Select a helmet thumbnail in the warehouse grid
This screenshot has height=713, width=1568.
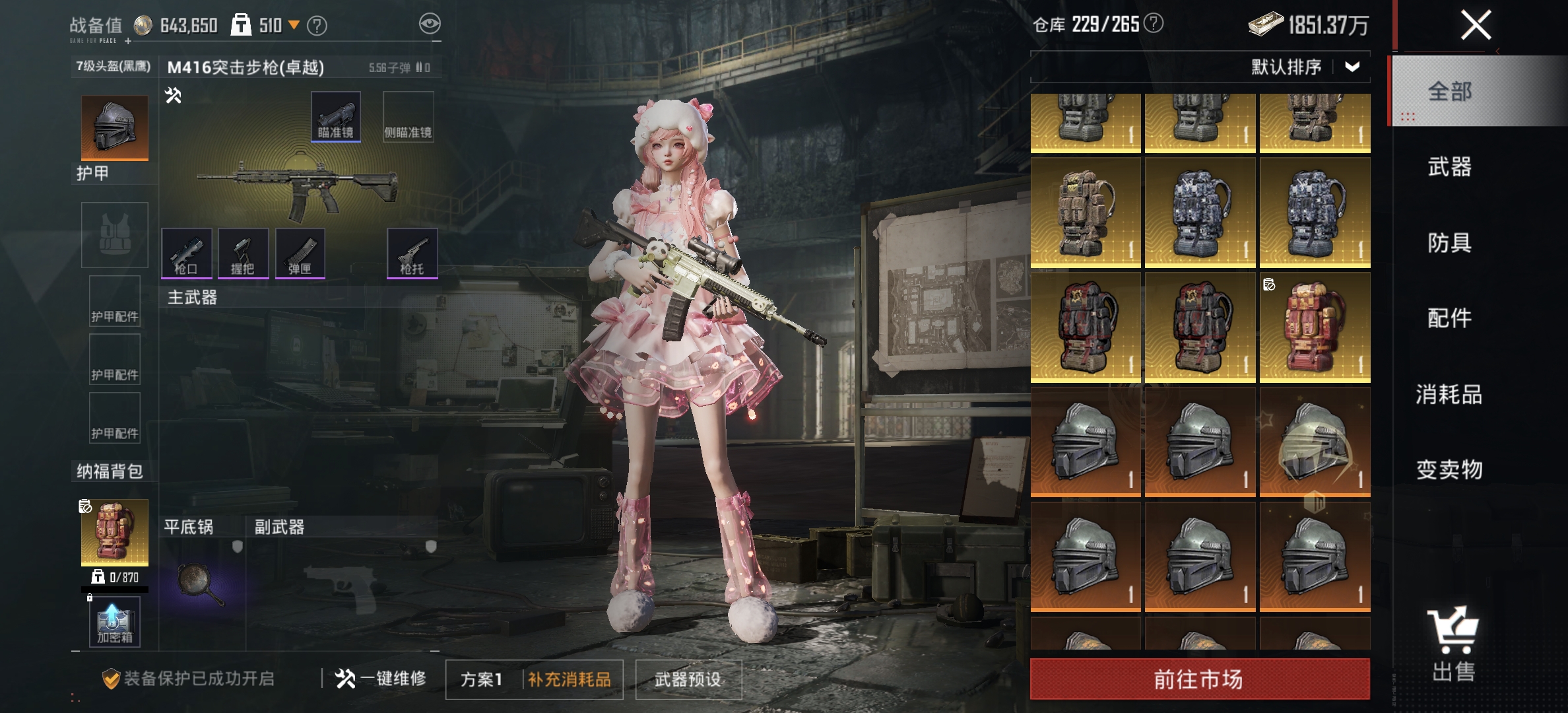[1085, 442]
